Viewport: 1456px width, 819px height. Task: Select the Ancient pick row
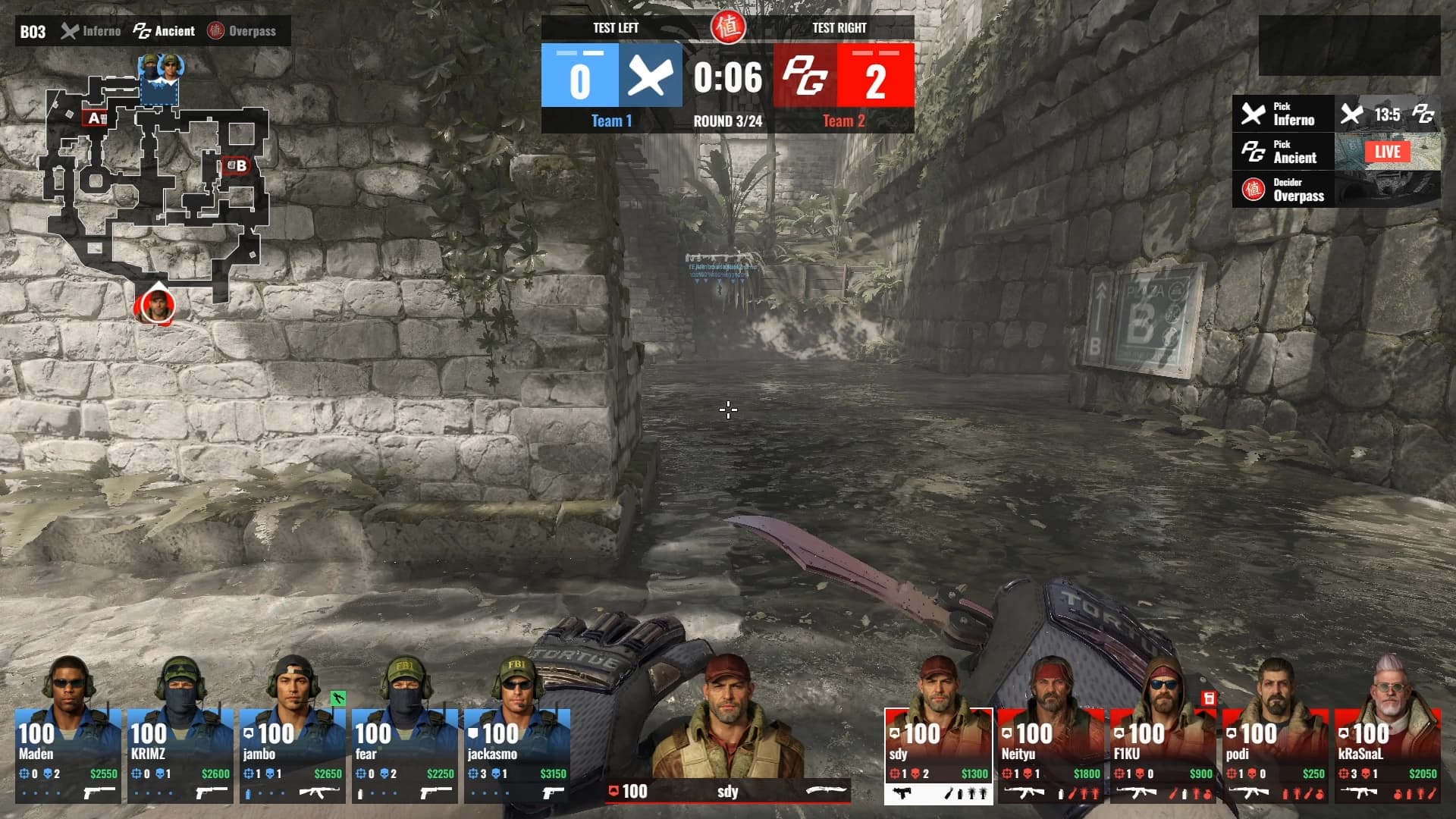(x=1284, y=152)
